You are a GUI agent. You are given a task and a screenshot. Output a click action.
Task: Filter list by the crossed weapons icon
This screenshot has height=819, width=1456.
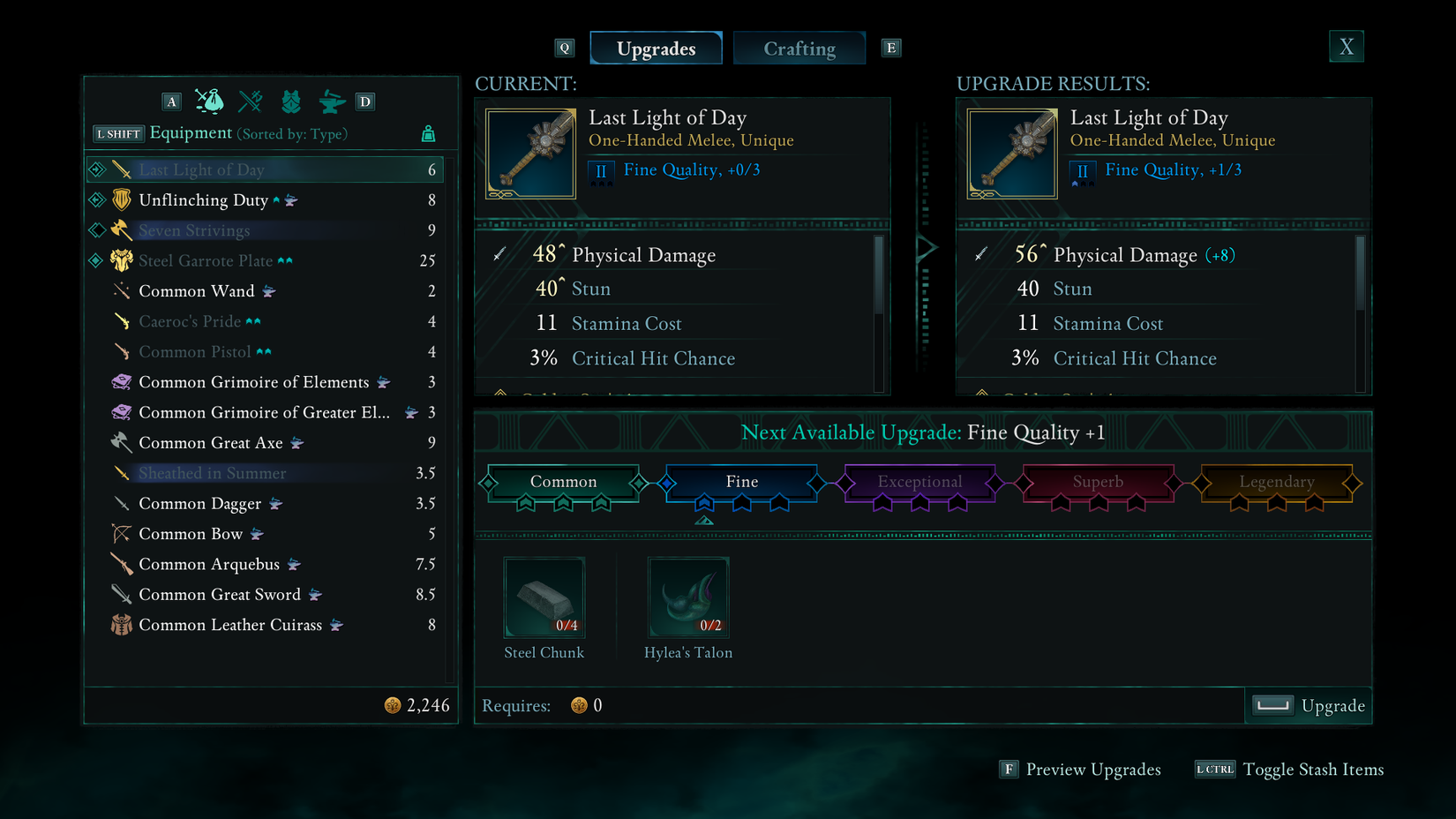(x=251, y=101)
